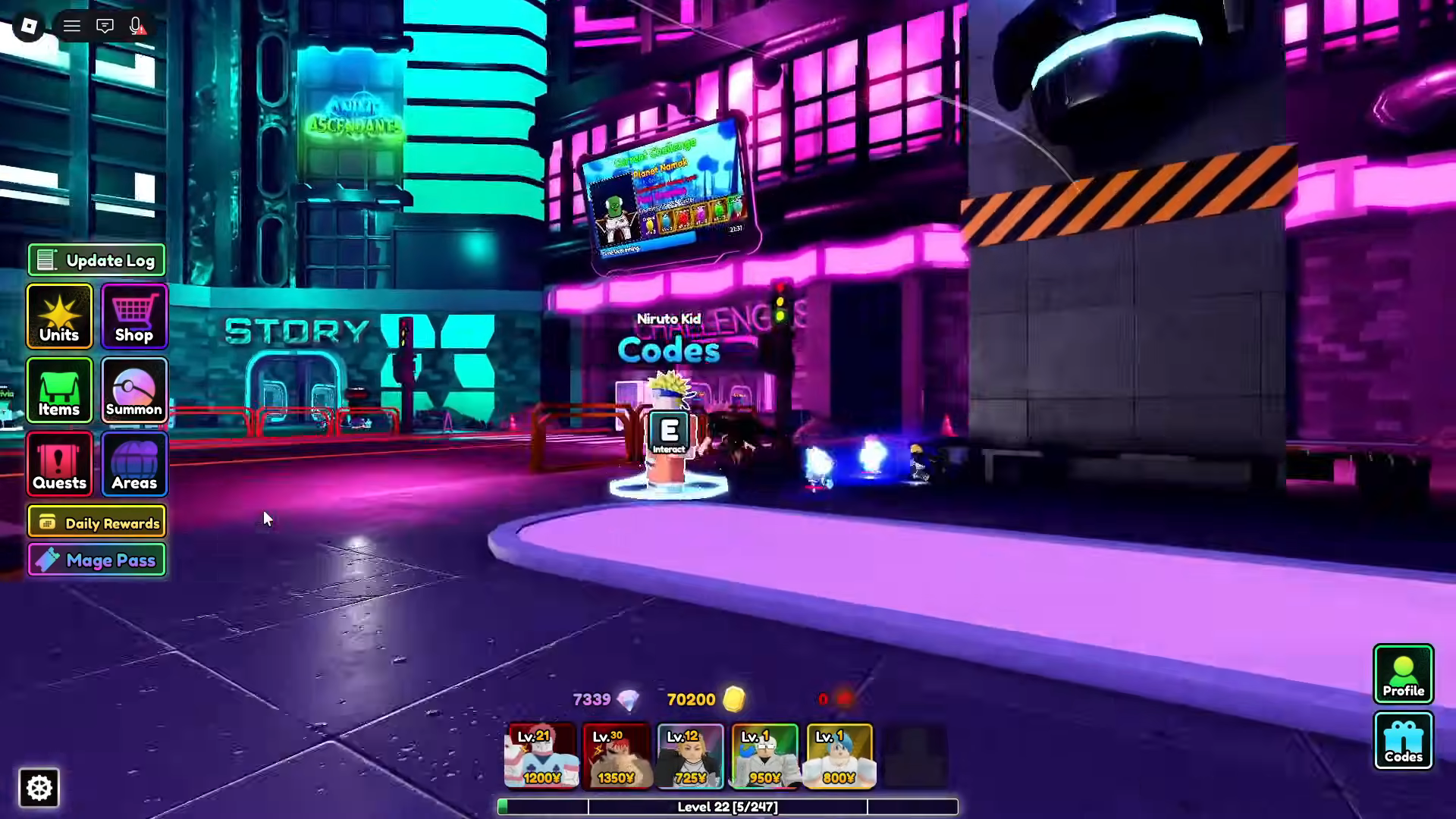
Task: Show the Quests panel
Action: [x=59, y=464]
